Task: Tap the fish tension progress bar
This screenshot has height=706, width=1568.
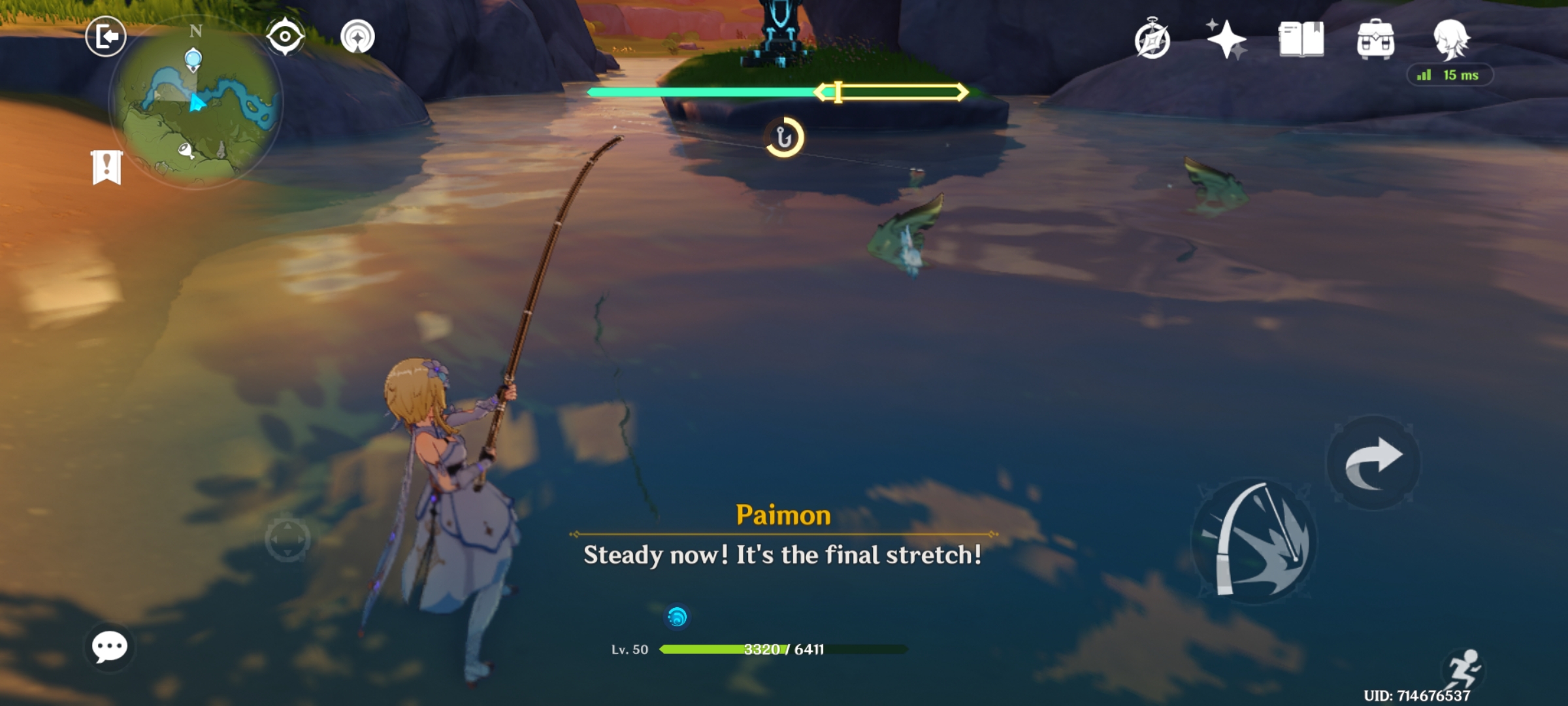Action: (777, 93)
